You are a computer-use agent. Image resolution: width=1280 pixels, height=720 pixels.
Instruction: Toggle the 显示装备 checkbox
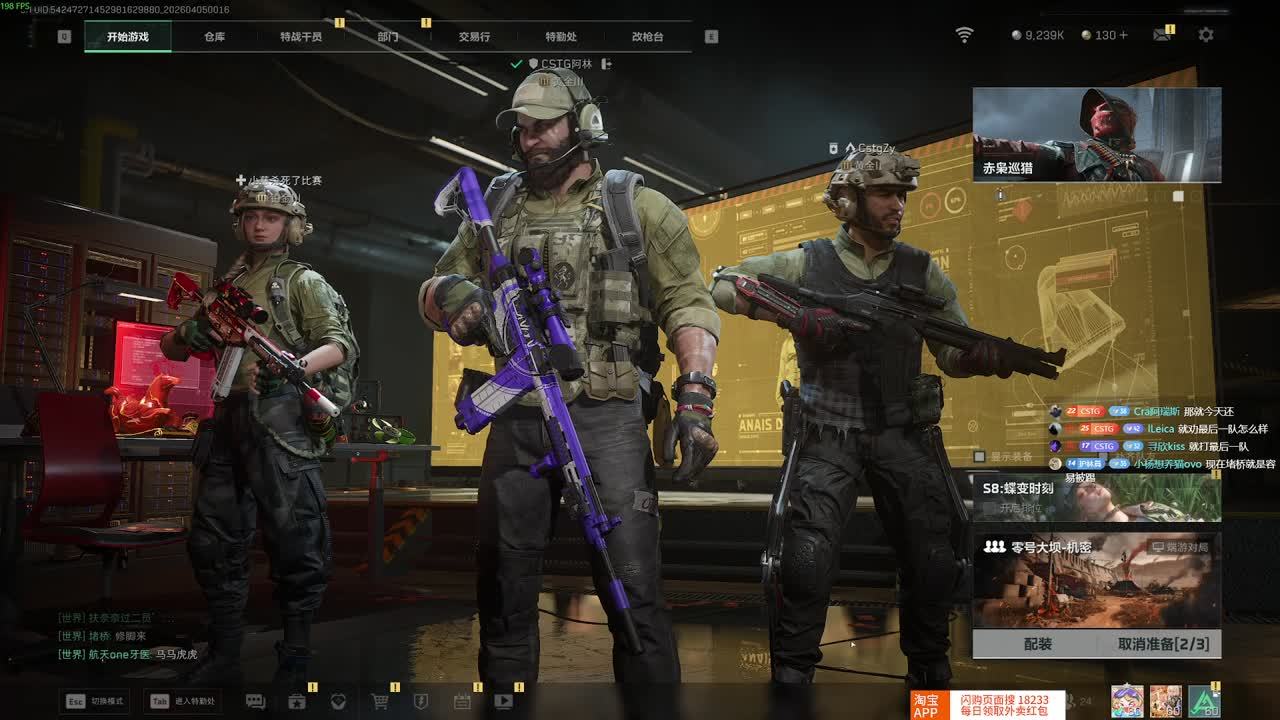980,457
